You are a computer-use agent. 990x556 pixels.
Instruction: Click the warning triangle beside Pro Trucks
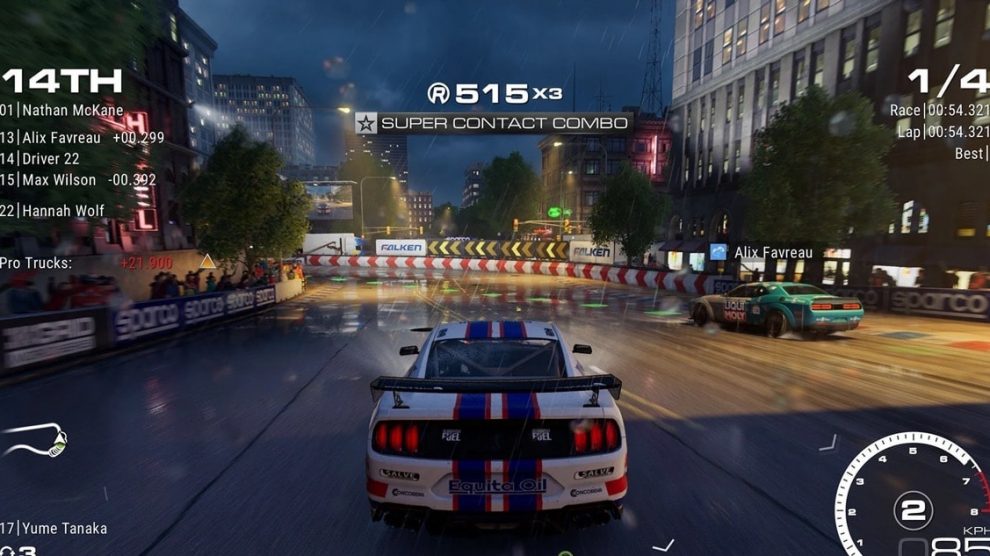pos(207,262)
